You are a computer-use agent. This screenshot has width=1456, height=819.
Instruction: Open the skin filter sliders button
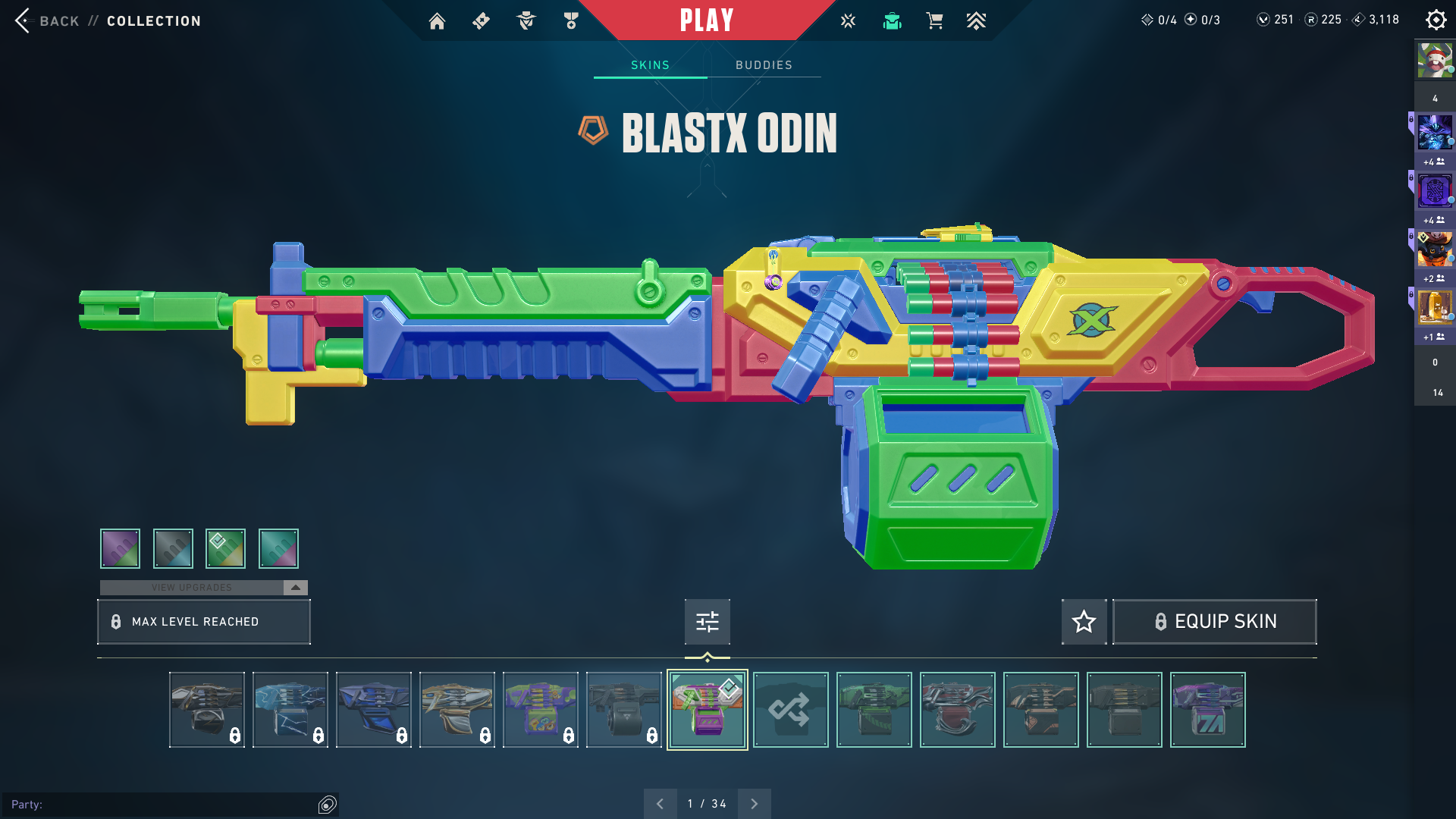tap(707, 622)
